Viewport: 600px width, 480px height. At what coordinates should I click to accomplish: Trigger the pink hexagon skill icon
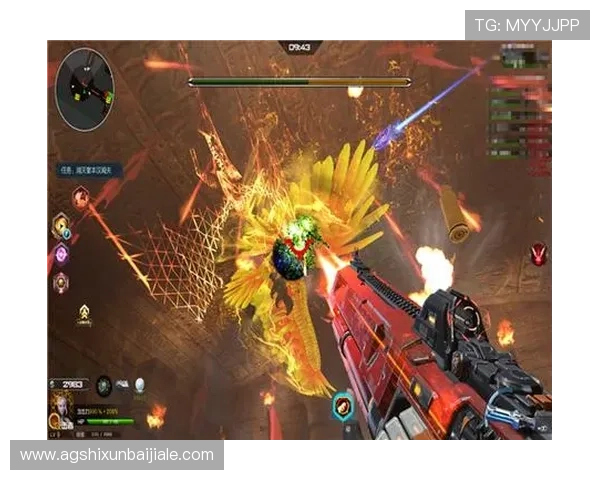[x=62, y=283]
